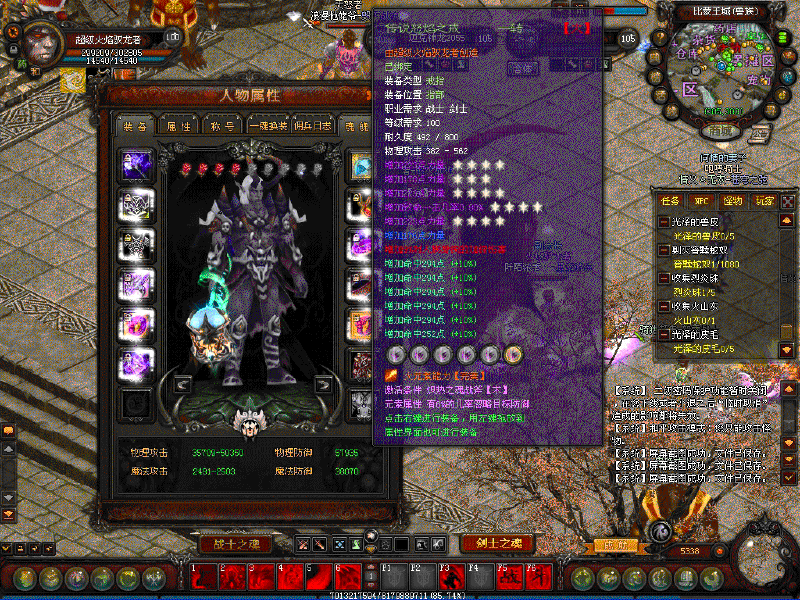Switch tracker to the 怪物 monsters tab
The height and width of the screenshot is (600, 800).
click(x=733, y=201)
